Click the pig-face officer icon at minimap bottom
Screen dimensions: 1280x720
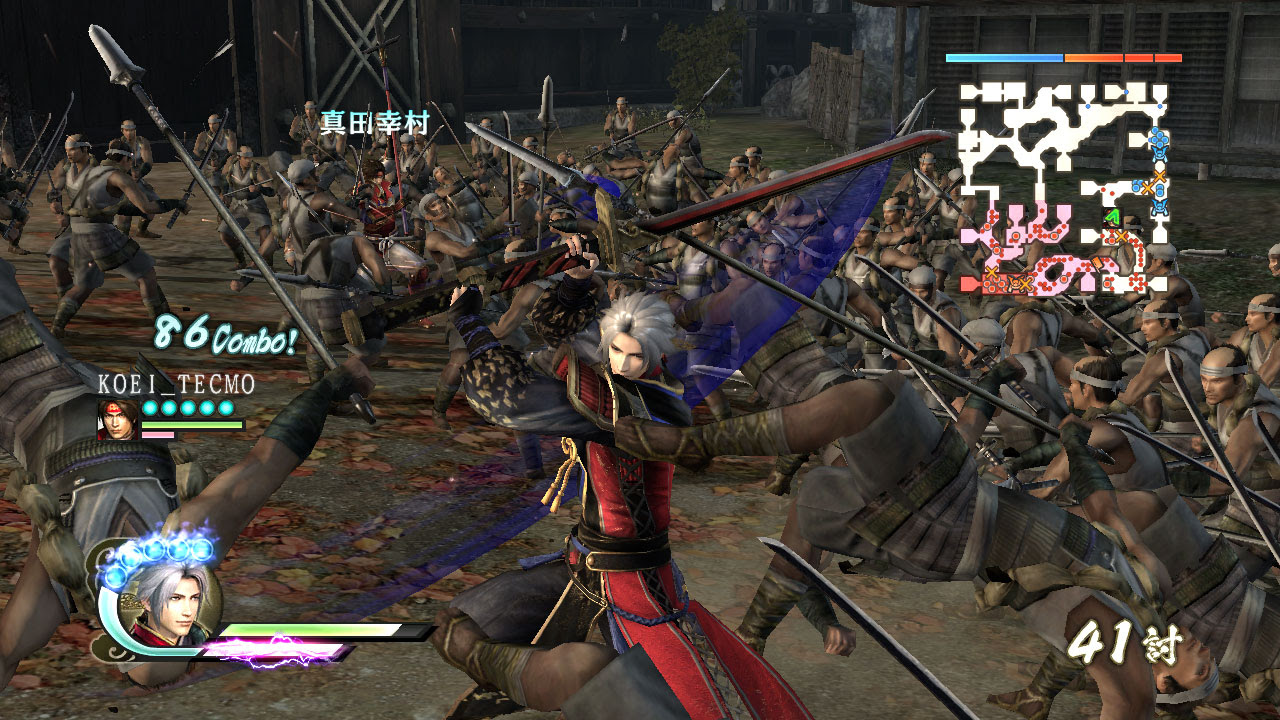click(1012, 280)
